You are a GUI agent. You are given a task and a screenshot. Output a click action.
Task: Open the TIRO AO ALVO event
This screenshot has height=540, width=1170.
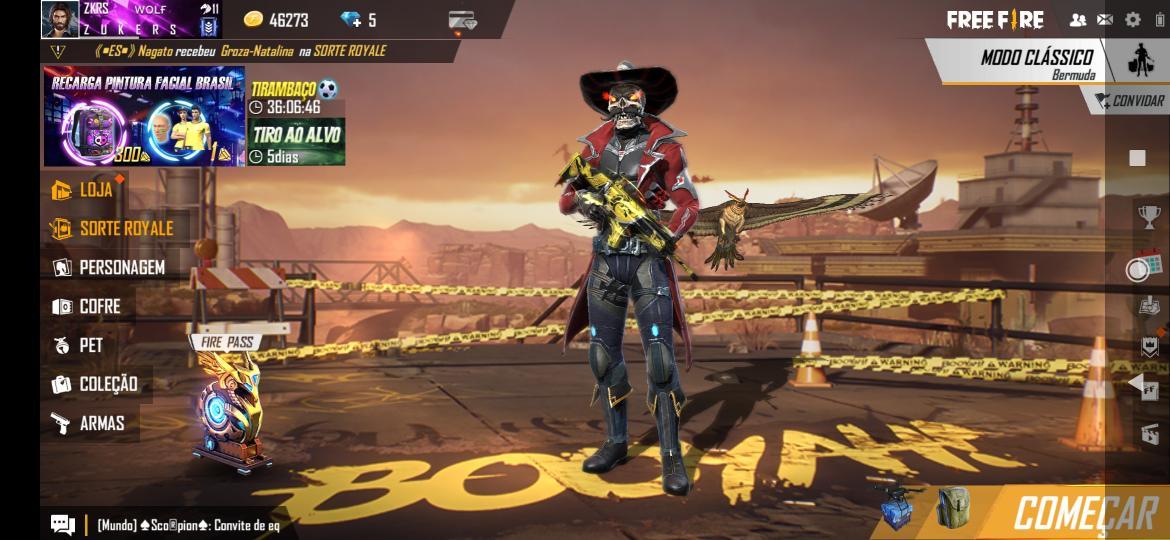click(x=296, y=142)
